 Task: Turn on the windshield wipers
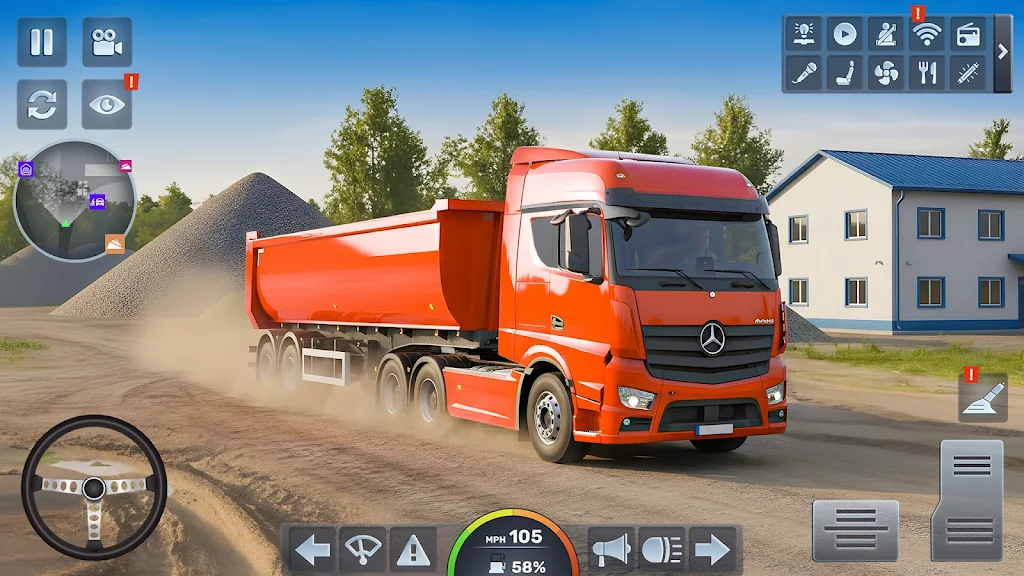(x=363, y=549)
